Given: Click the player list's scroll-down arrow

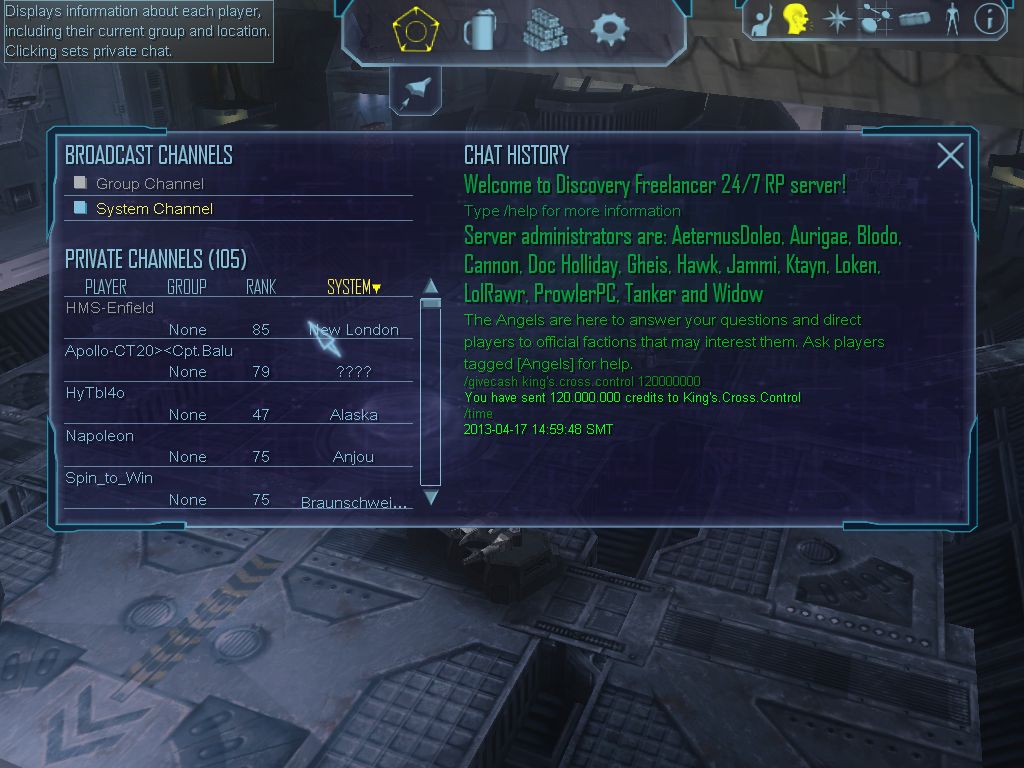Looking at the screenshot, I should [431, 497].
